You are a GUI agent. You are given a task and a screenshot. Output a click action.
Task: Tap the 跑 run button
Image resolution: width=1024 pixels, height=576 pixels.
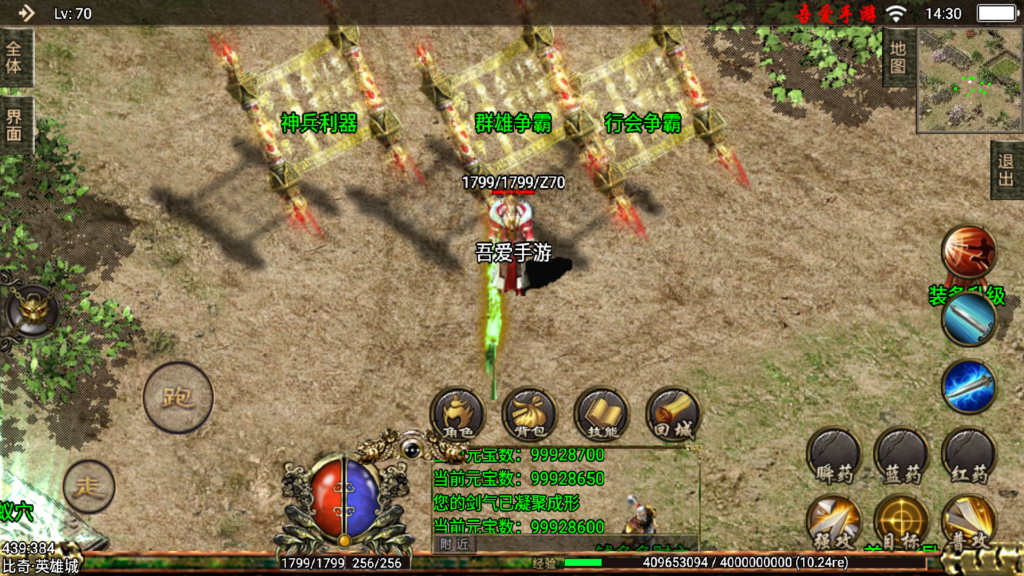[178, 397]
